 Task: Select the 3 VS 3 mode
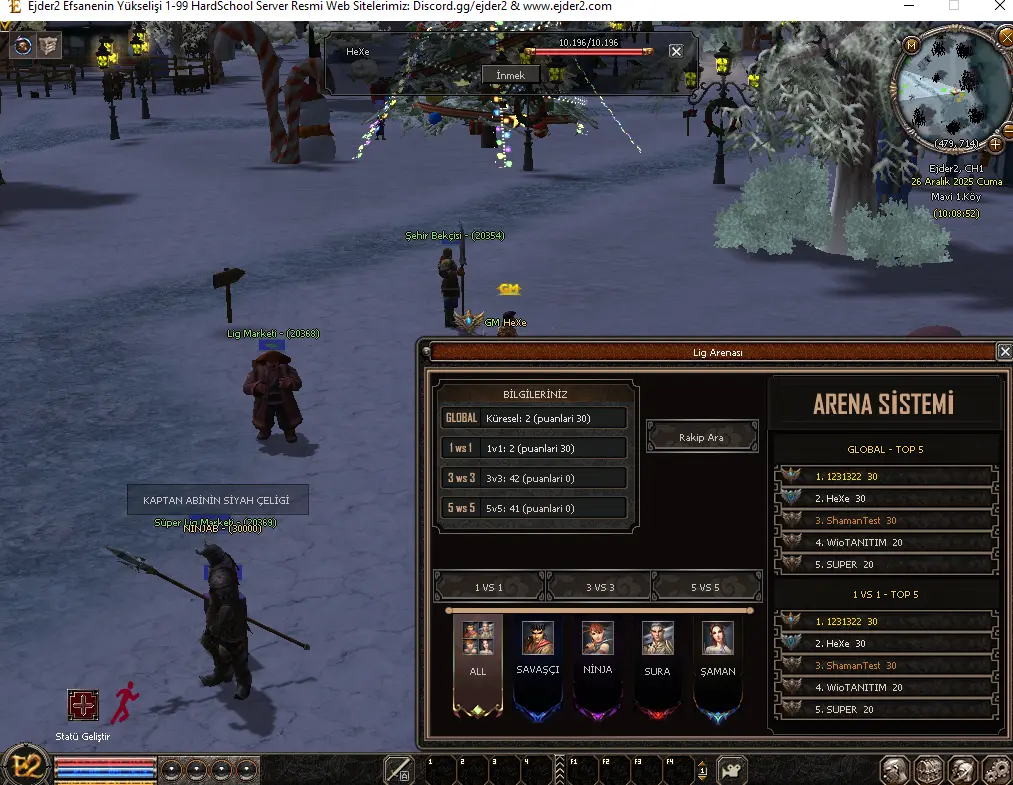pos(599,586)
